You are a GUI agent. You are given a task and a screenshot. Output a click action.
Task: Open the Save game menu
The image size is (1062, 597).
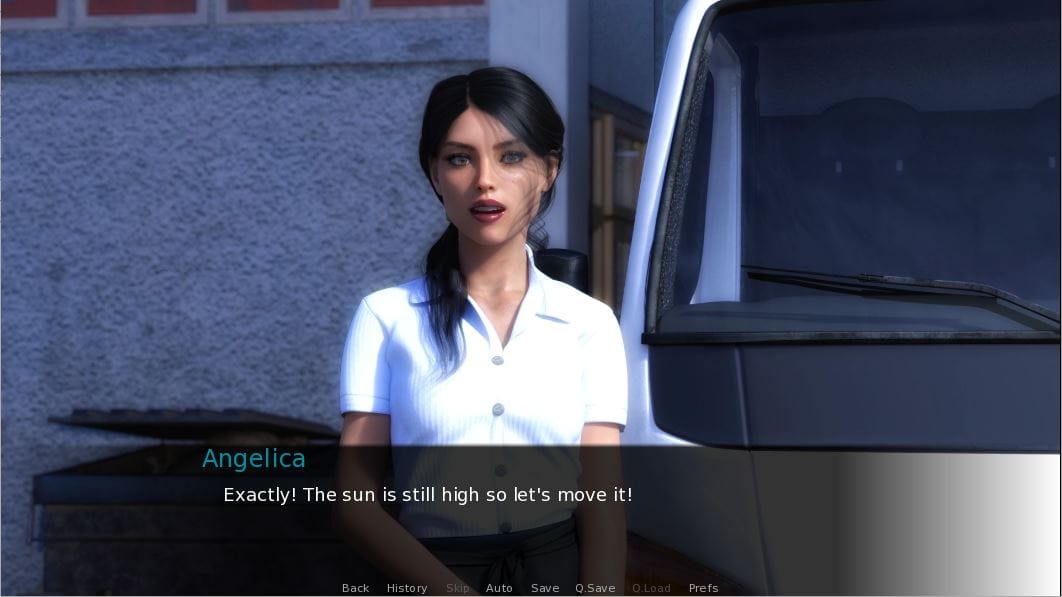pyautogui.click(x=545, y=588)
